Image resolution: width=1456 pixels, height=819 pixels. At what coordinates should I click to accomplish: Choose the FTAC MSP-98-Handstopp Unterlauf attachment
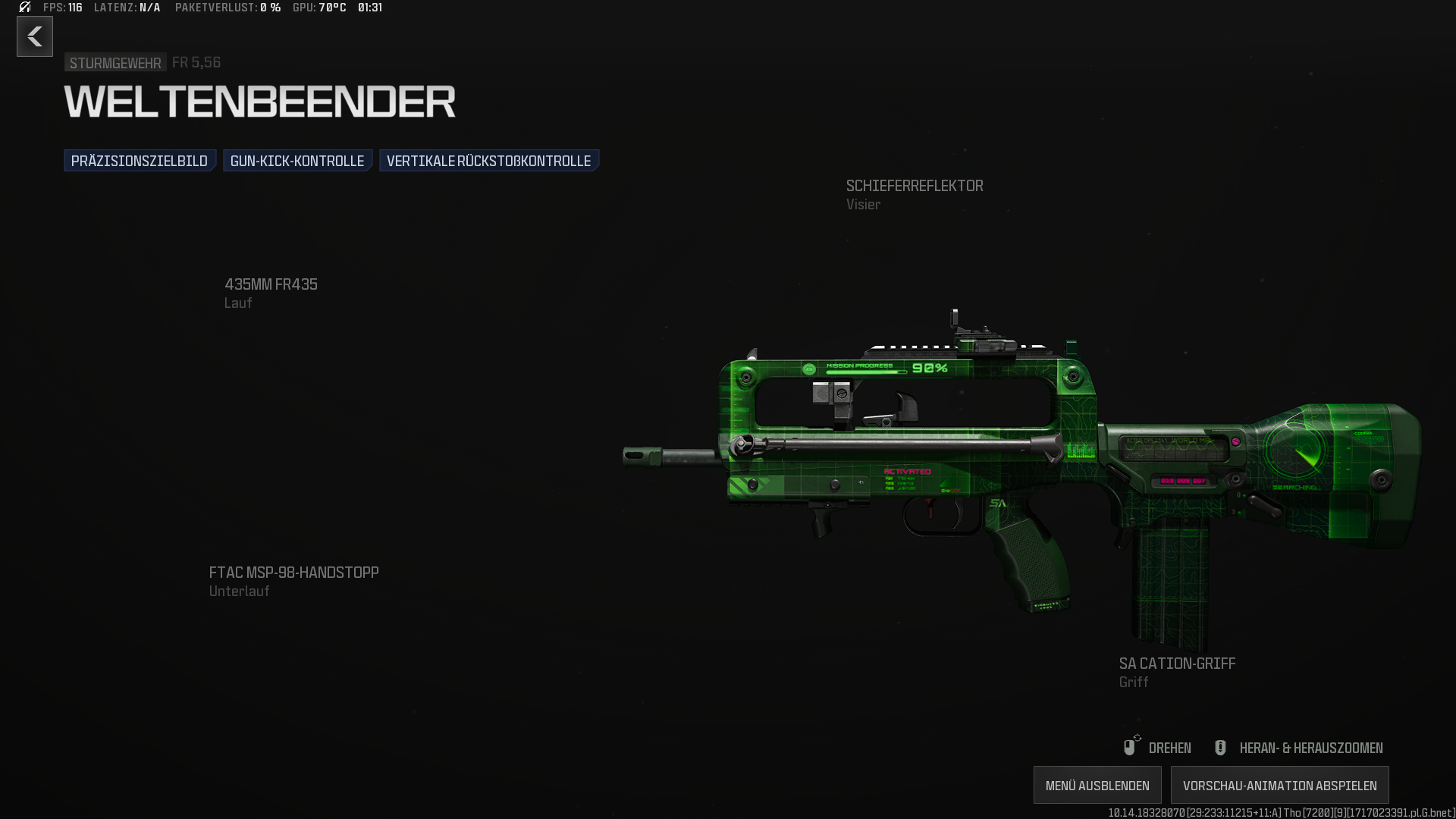click(x=293, y=581)
